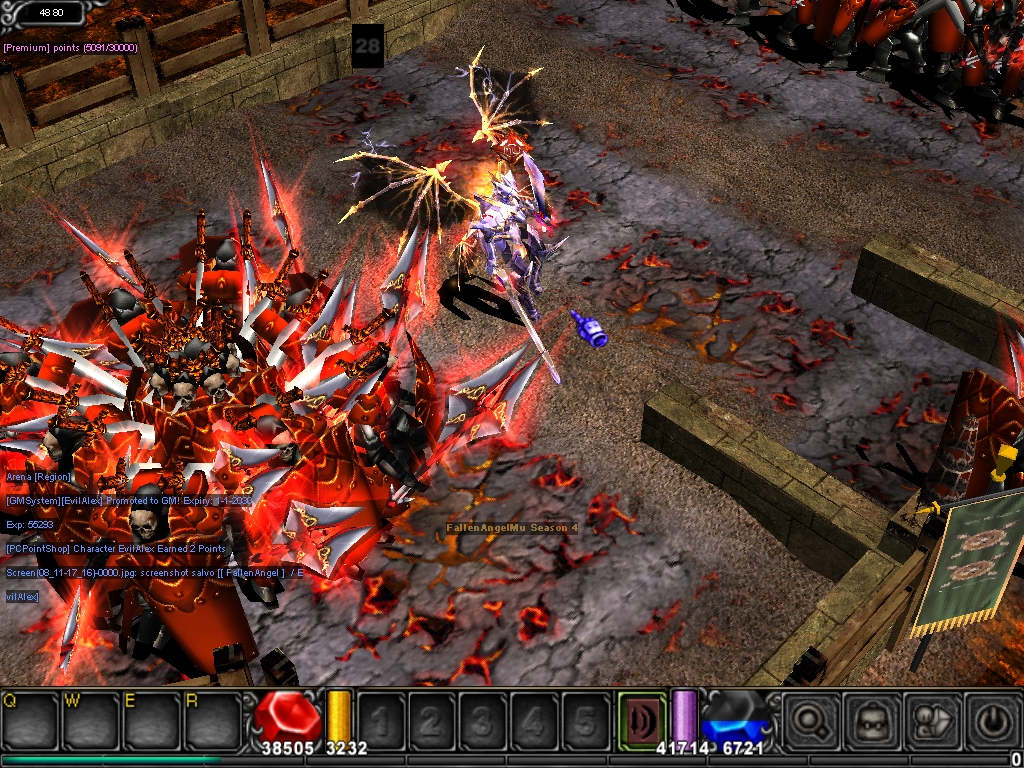The height and width of the screenshot is (768, 1024).
Task: Select the W item hotkey slot
Action: pyautogui.click(x=91, y=719)
